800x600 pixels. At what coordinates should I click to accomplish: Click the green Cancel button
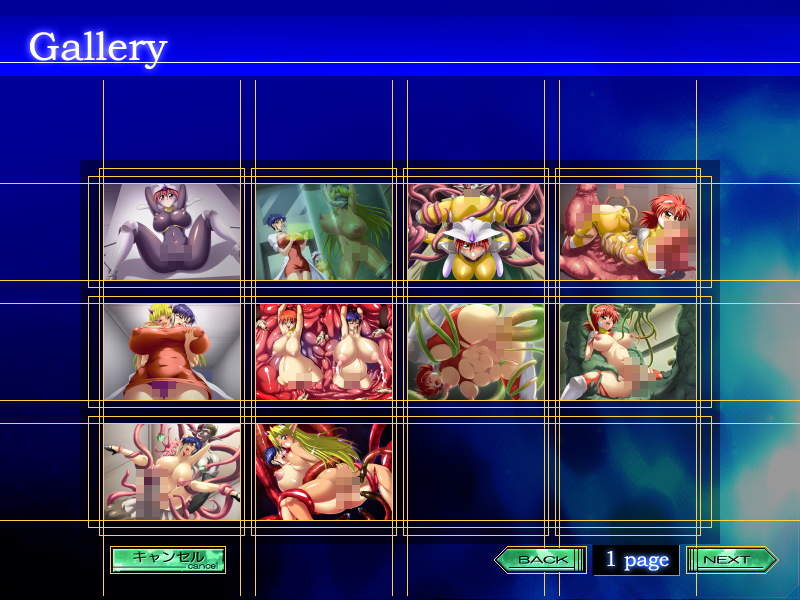168,560
